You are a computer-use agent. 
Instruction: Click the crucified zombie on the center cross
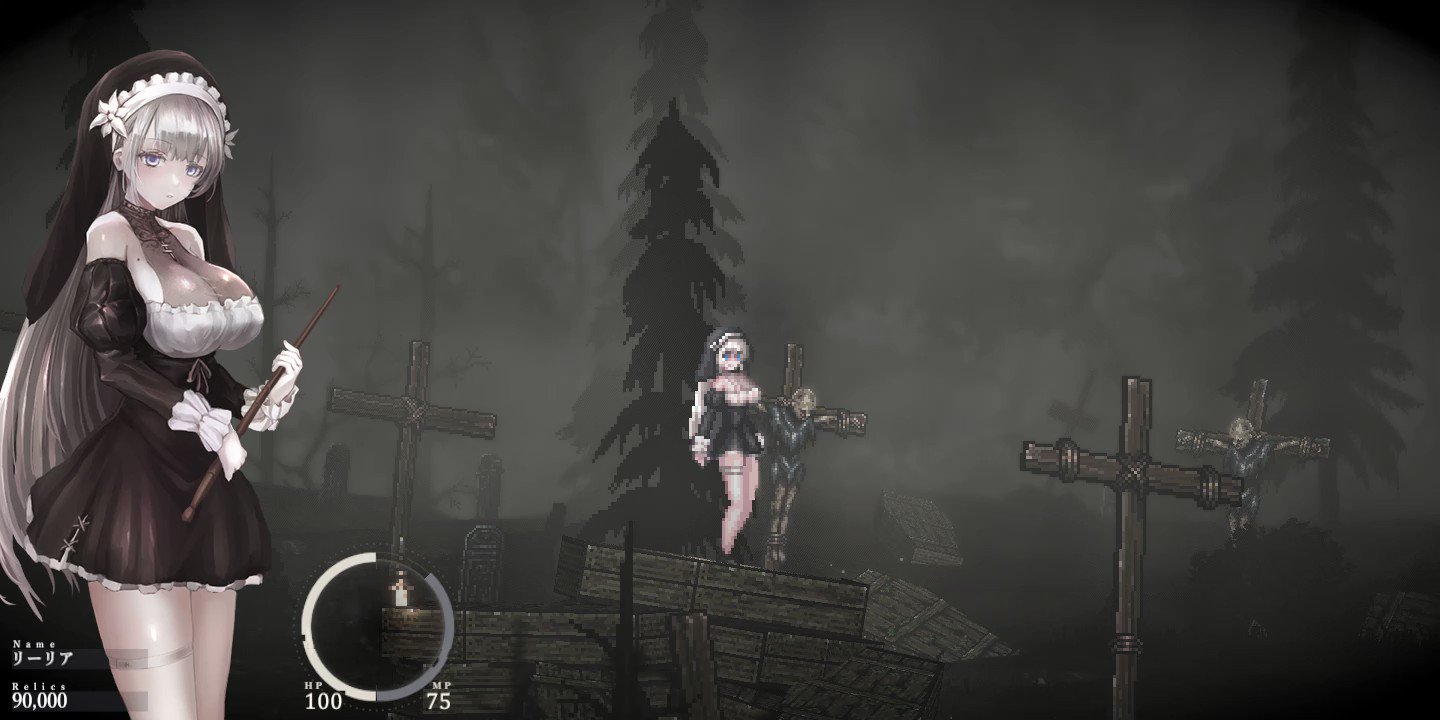(790, 430)
